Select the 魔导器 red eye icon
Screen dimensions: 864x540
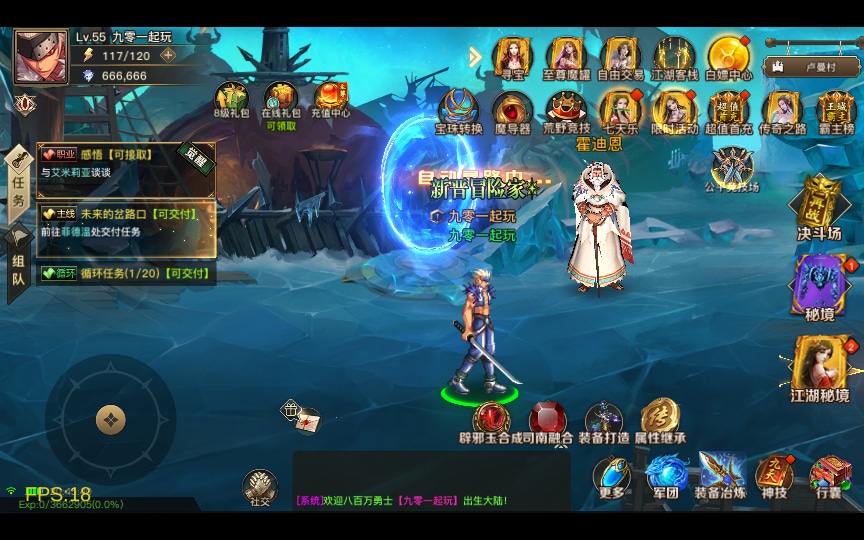coord(512,109)
